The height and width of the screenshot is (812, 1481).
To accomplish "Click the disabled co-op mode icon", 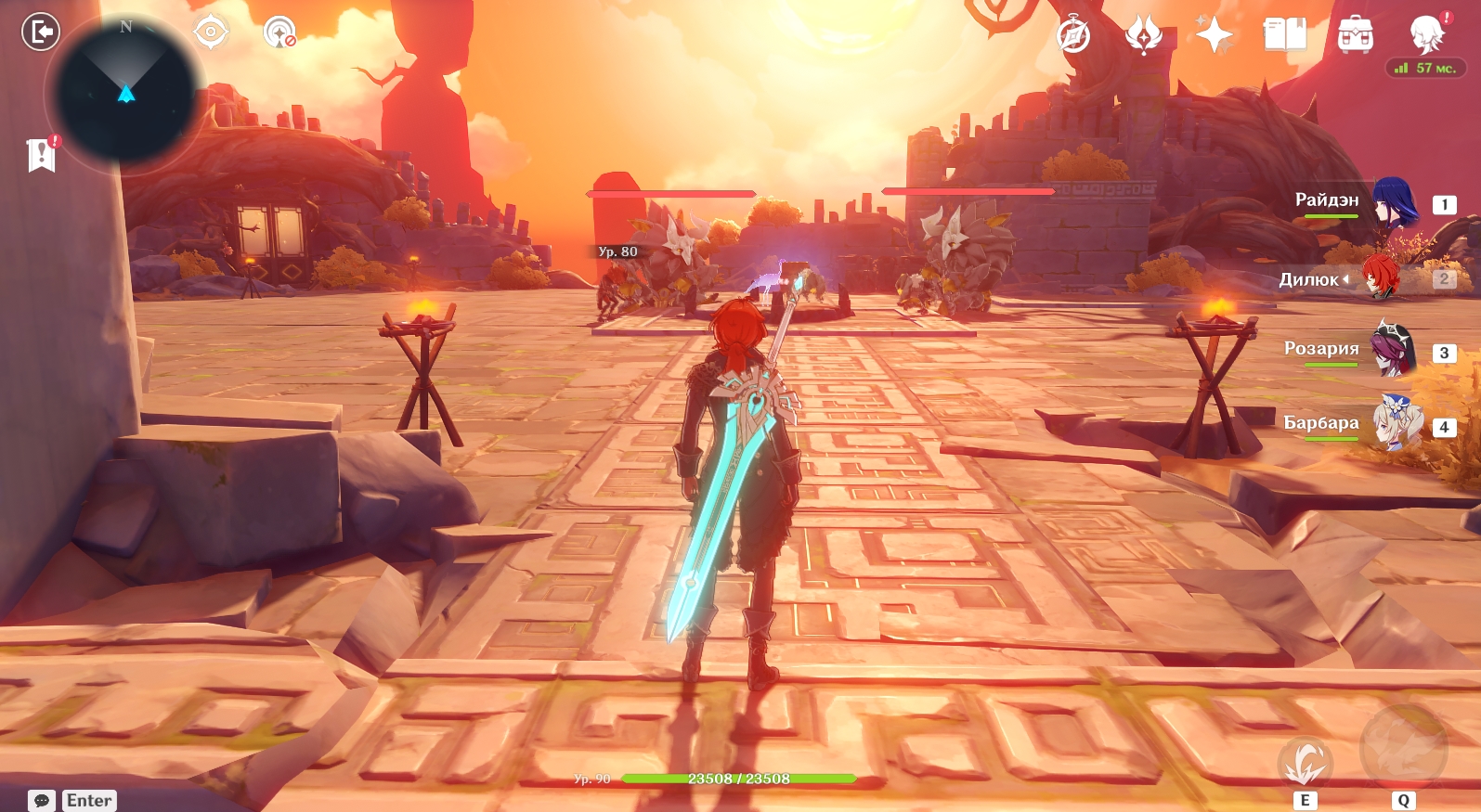I will 279,32.
